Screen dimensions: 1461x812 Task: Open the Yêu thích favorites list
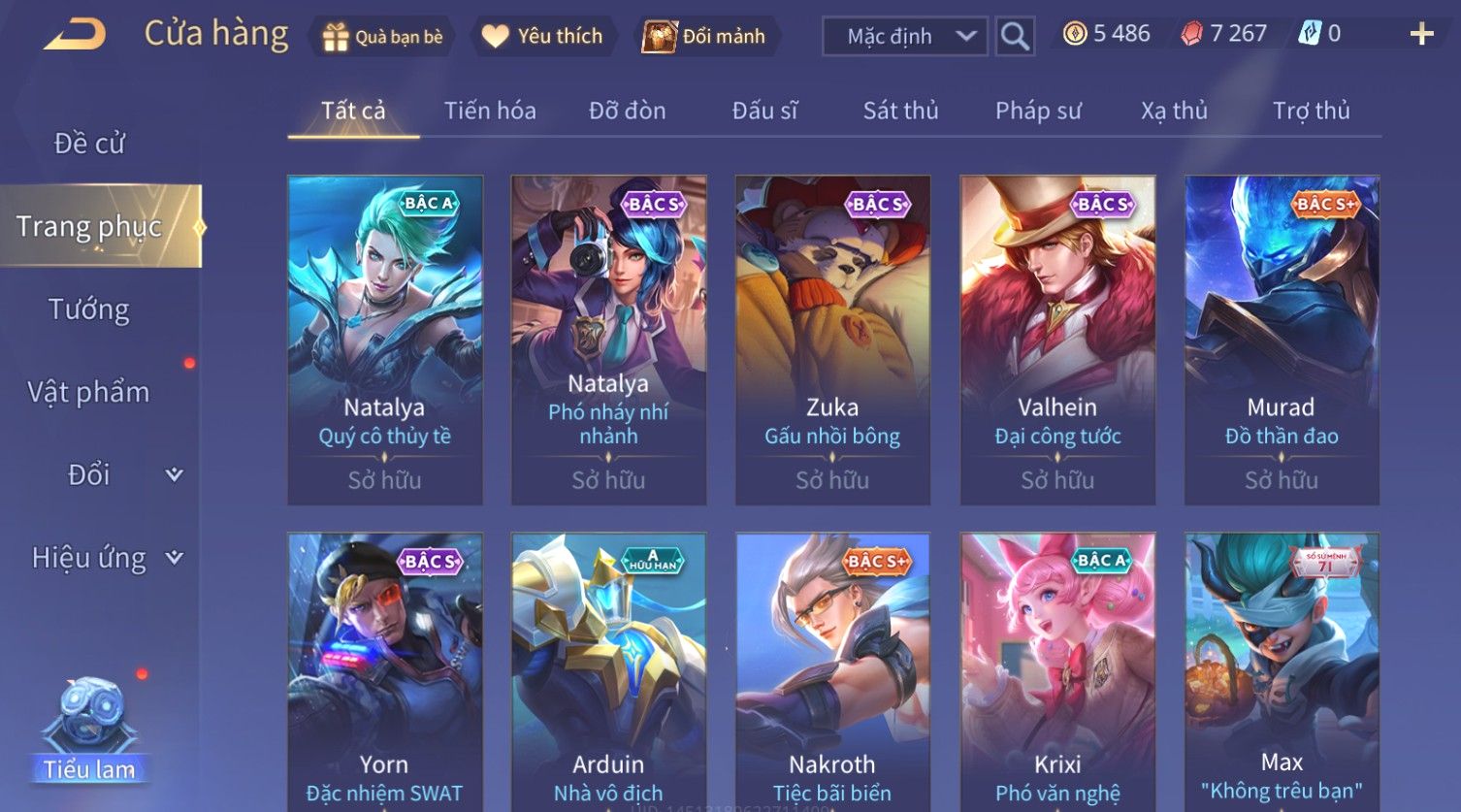click(543, 37)
